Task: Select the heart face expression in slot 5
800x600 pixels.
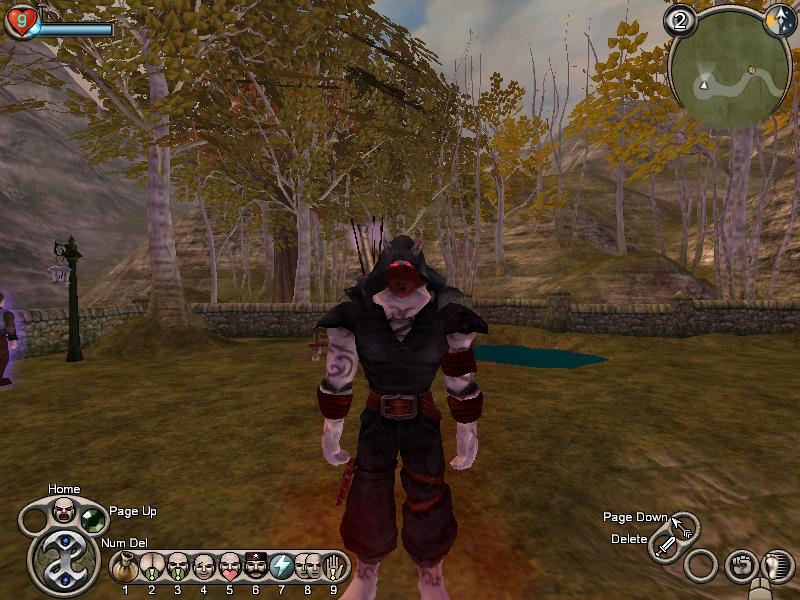Action: [230, 567]
